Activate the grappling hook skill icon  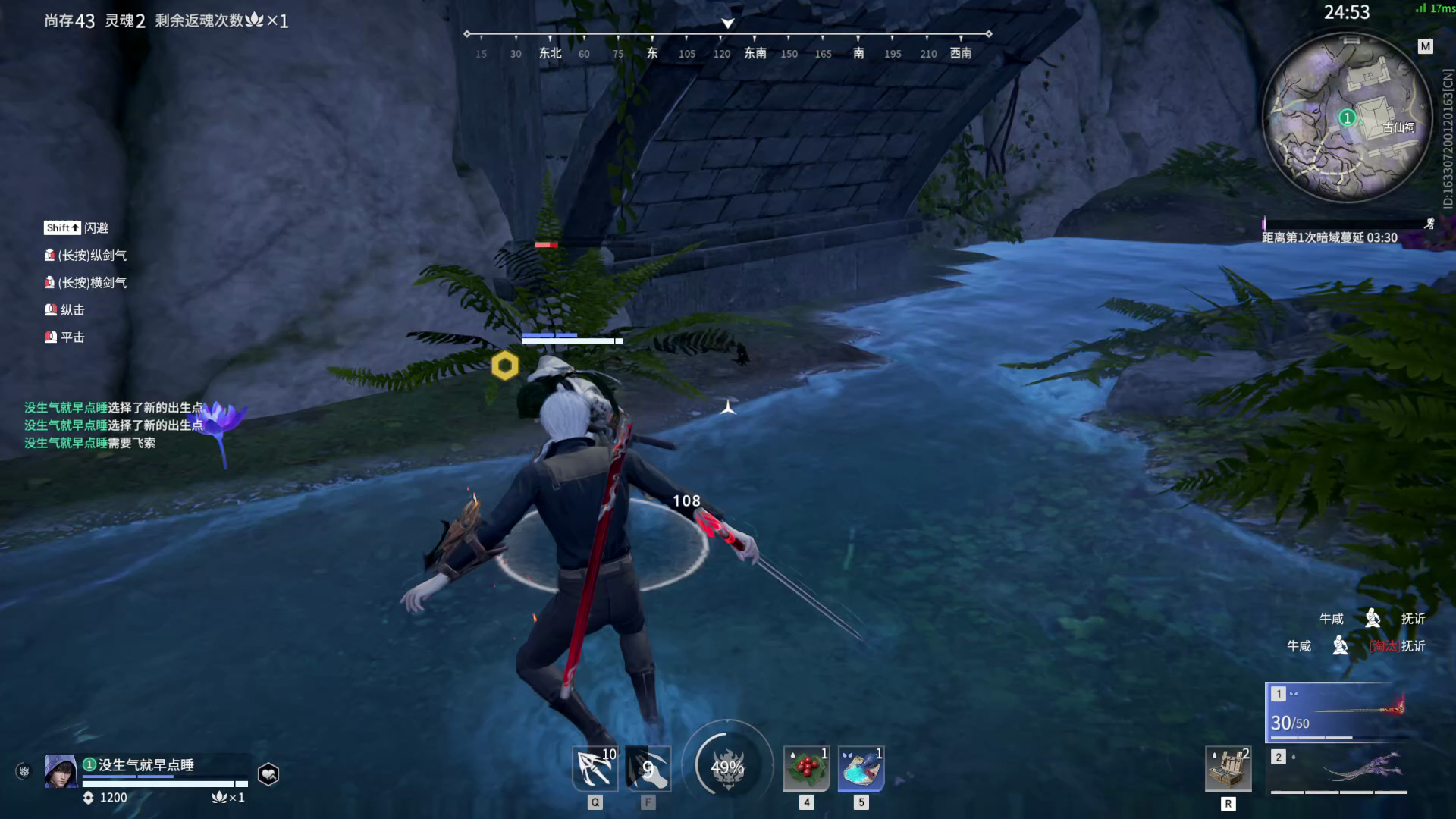pyautogui.click(x=595, y=769)
